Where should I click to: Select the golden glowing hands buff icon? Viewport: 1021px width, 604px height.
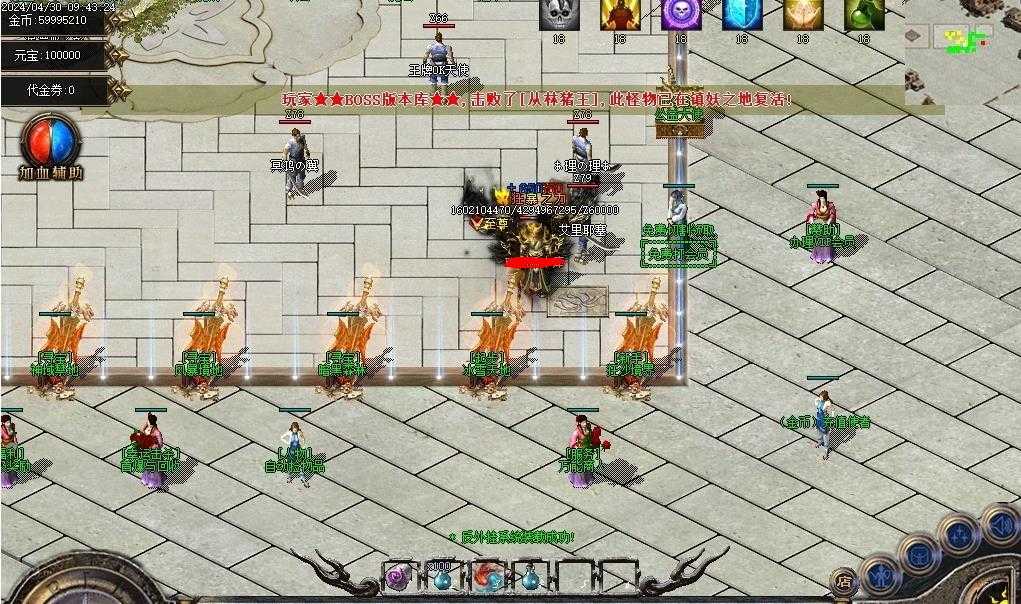(x=802, y=14)
